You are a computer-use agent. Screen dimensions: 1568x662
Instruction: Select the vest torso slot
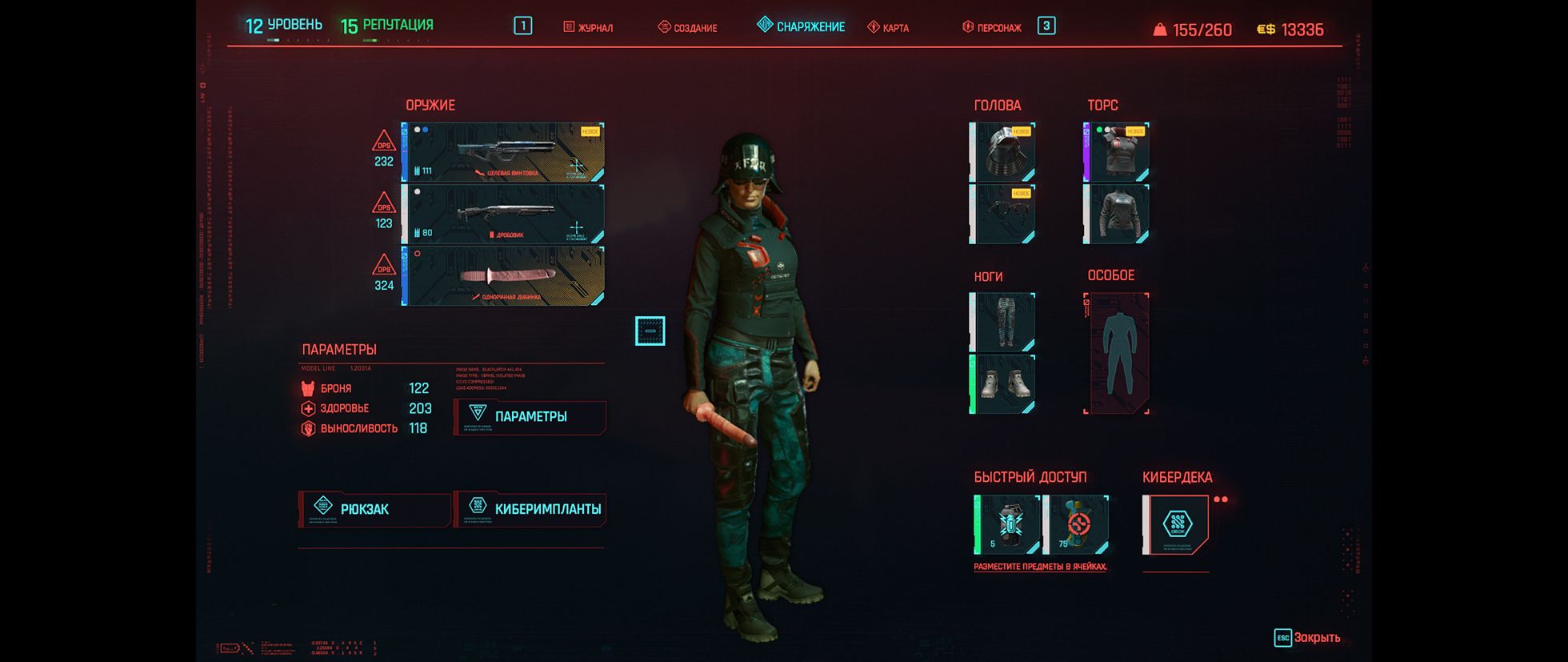[x=1116, y=152]
